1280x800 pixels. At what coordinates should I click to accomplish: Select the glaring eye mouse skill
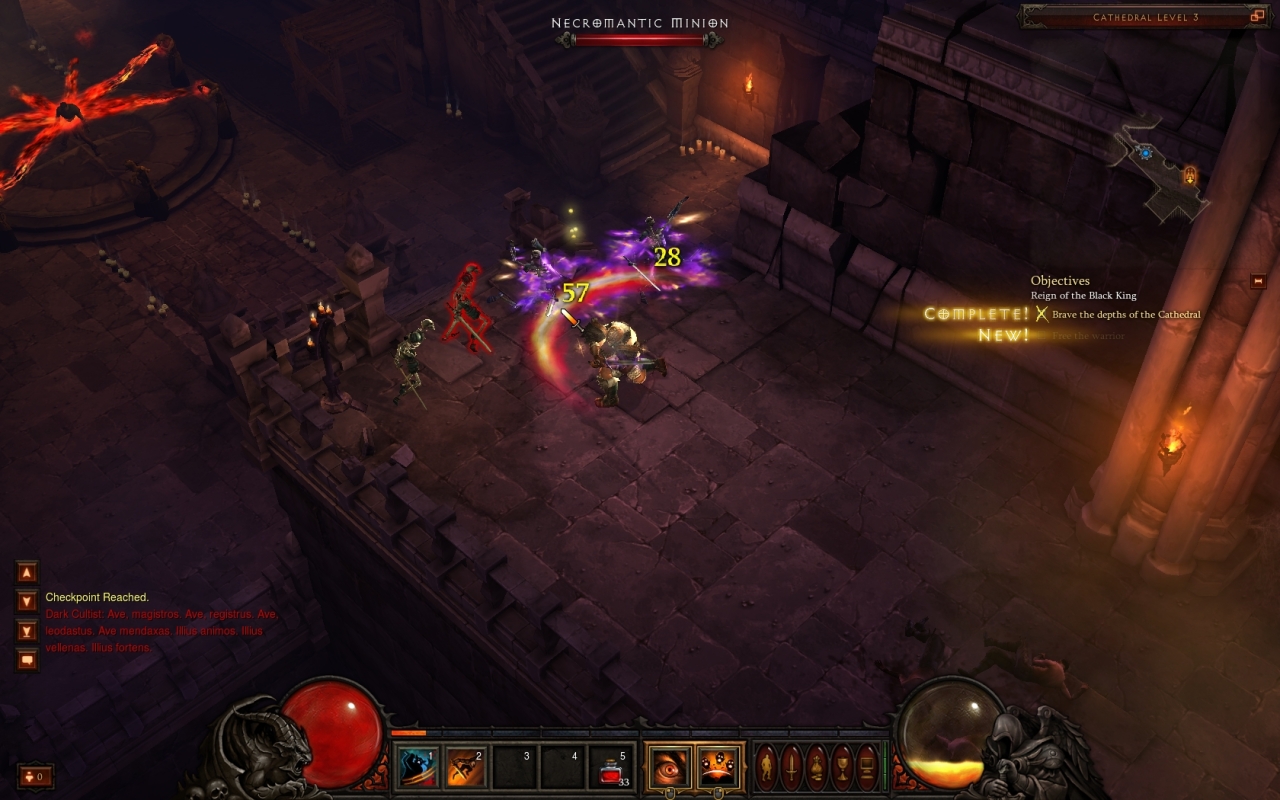[x=667, y=768]
